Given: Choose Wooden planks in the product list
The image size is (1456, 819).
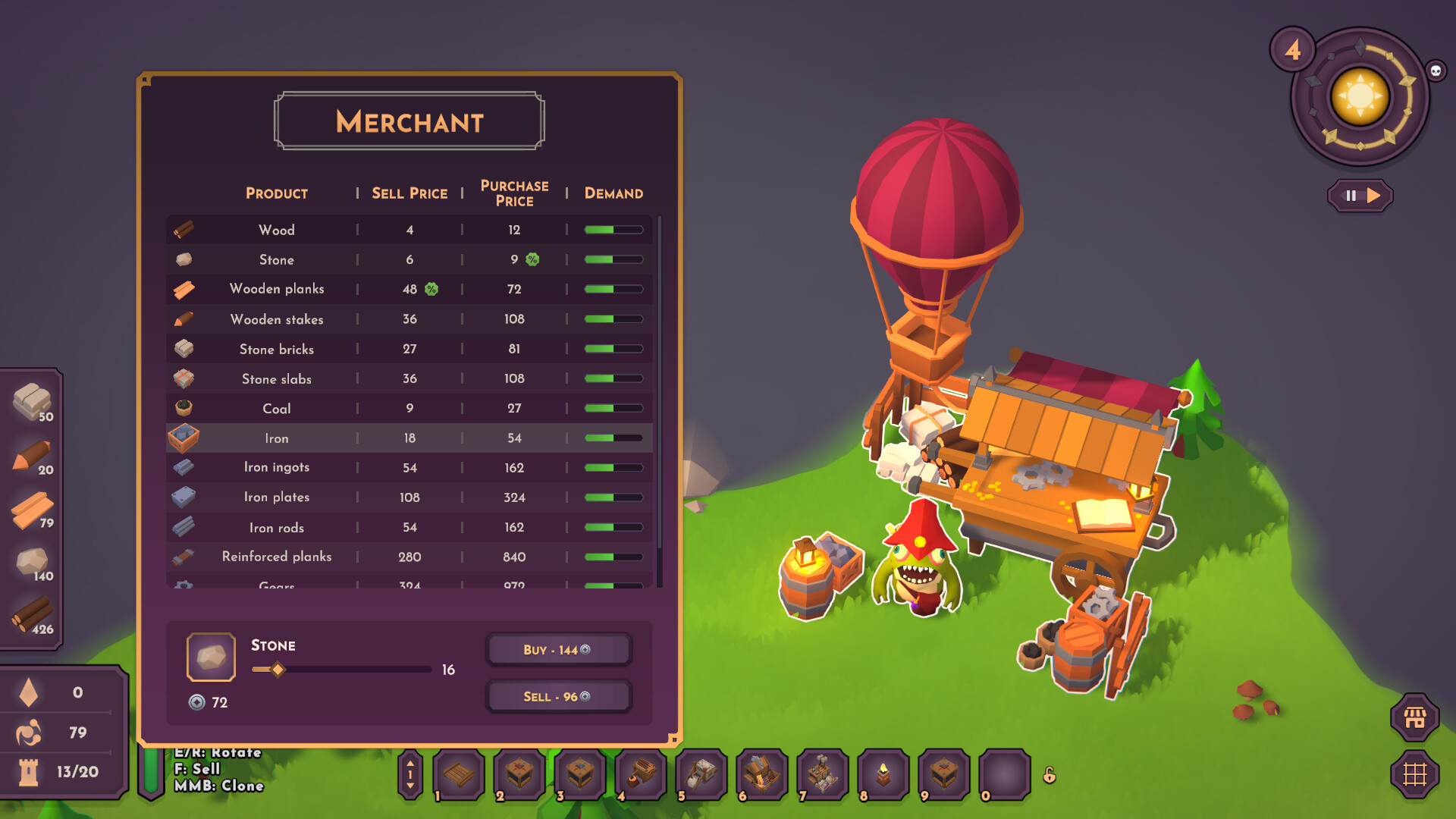Looking at the screenshot, I should click(x=409, y=289).
